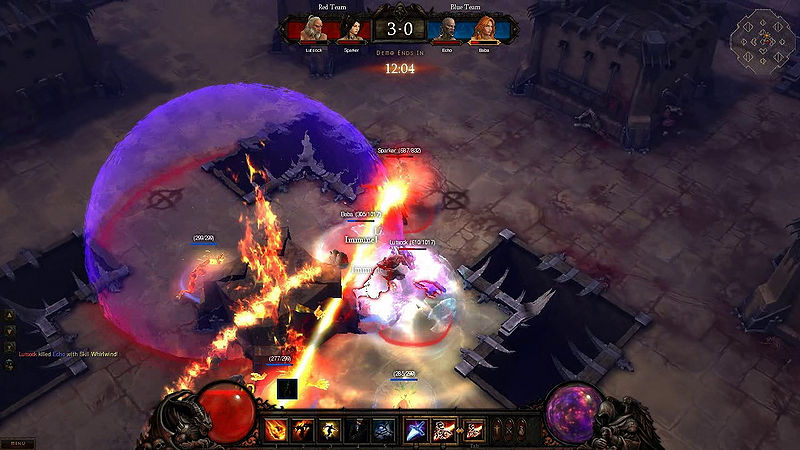The width and height of the screenshot is (800, 450).
Task: Open the Menu button
Action: 18,442
